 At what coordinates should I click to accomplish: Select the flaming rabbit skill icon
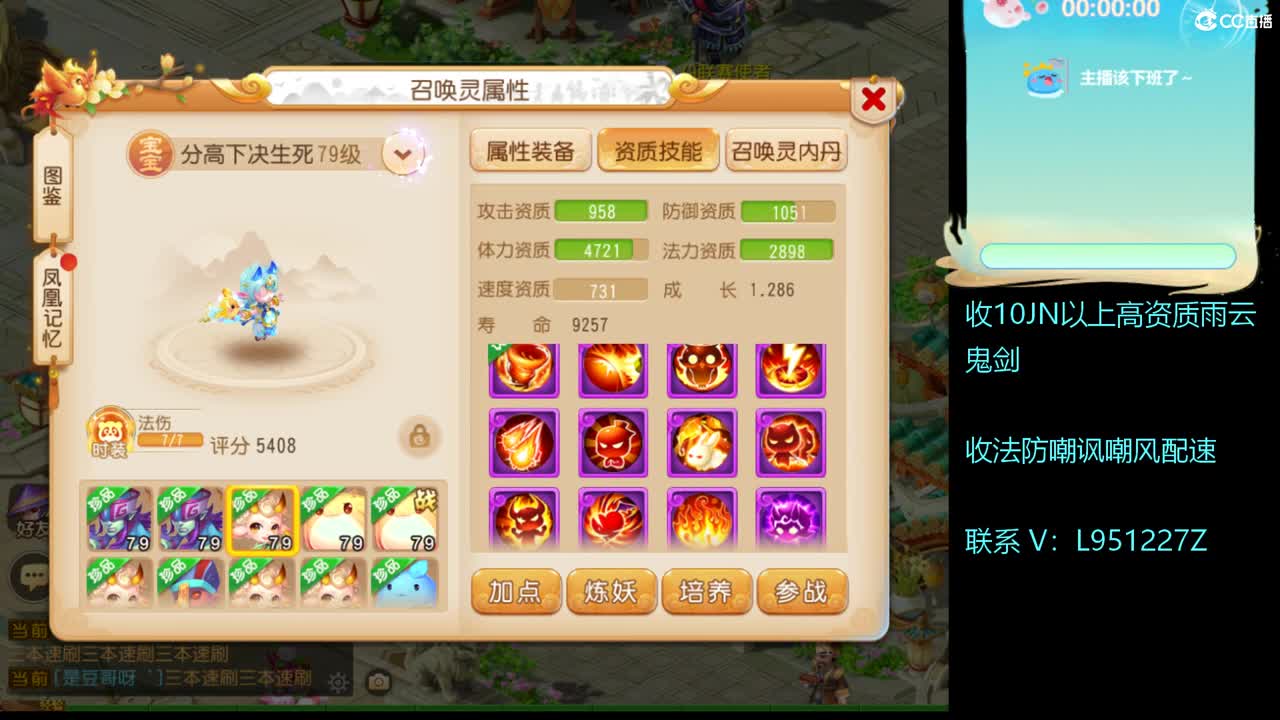(x=701, y=443)
